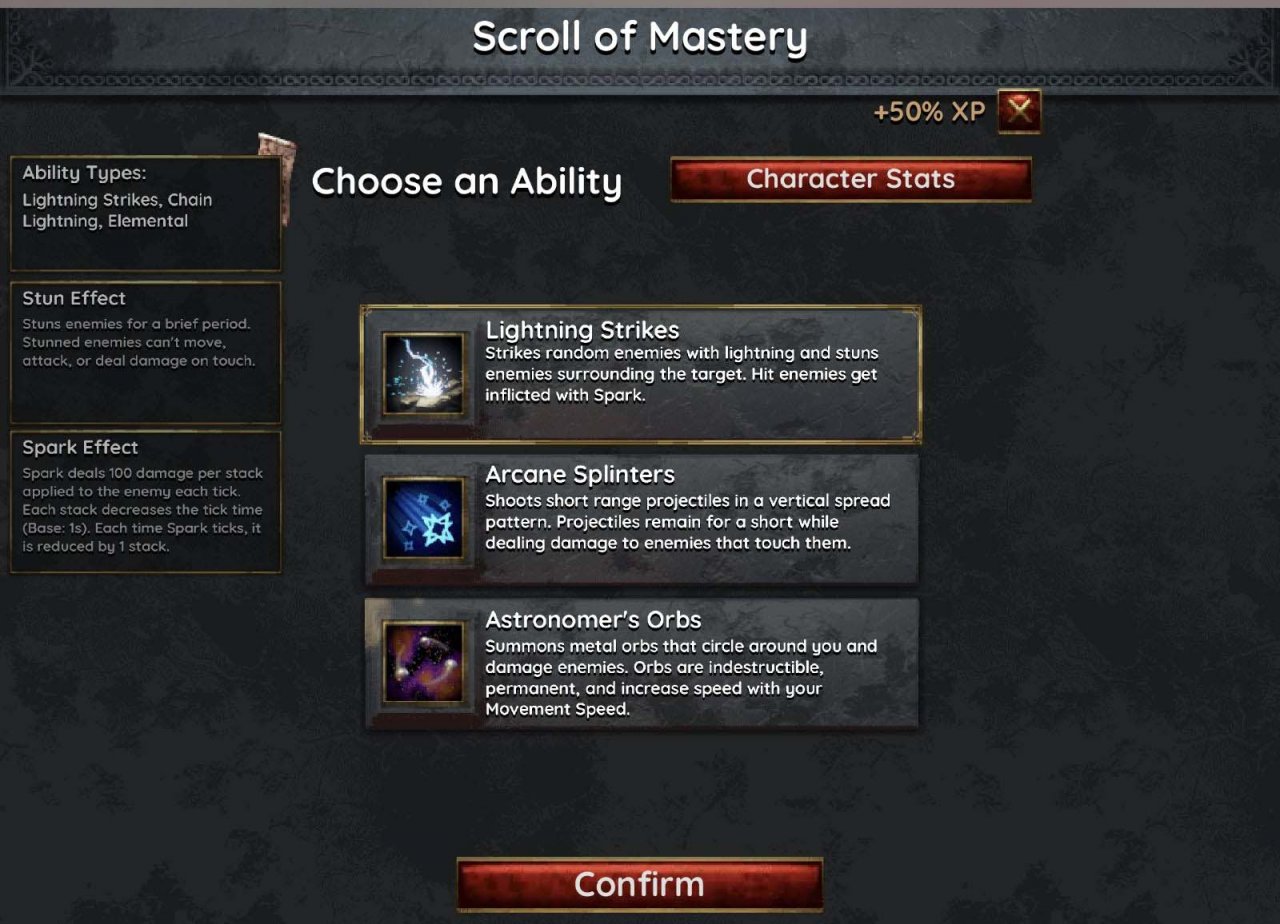Select the Lightning Strikes ability card
The width and height of the screenshot is (1280, 924).
[x=642, y=374]
